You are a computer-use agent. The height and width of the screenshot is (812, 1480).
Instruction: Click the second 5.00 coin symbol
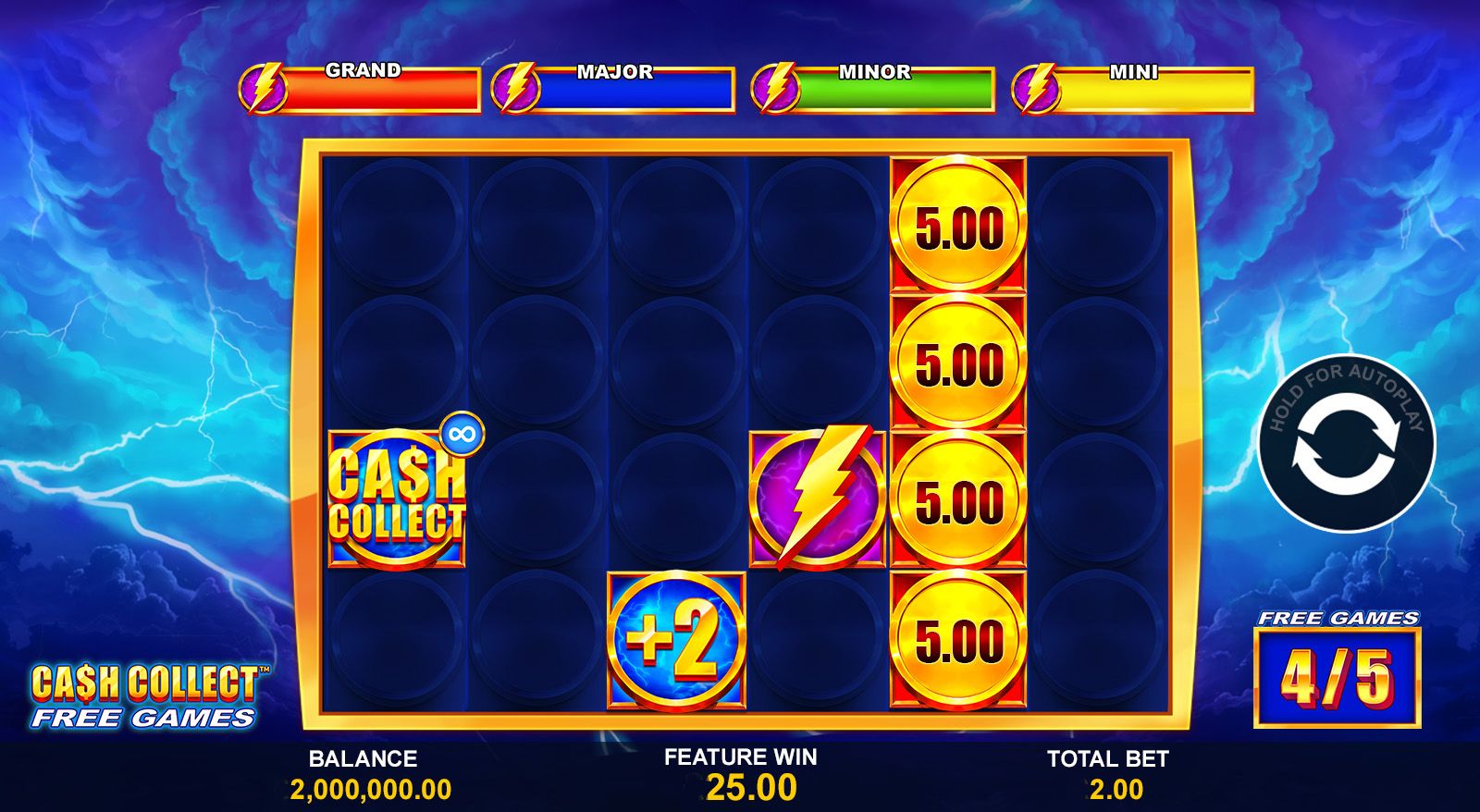957,362
